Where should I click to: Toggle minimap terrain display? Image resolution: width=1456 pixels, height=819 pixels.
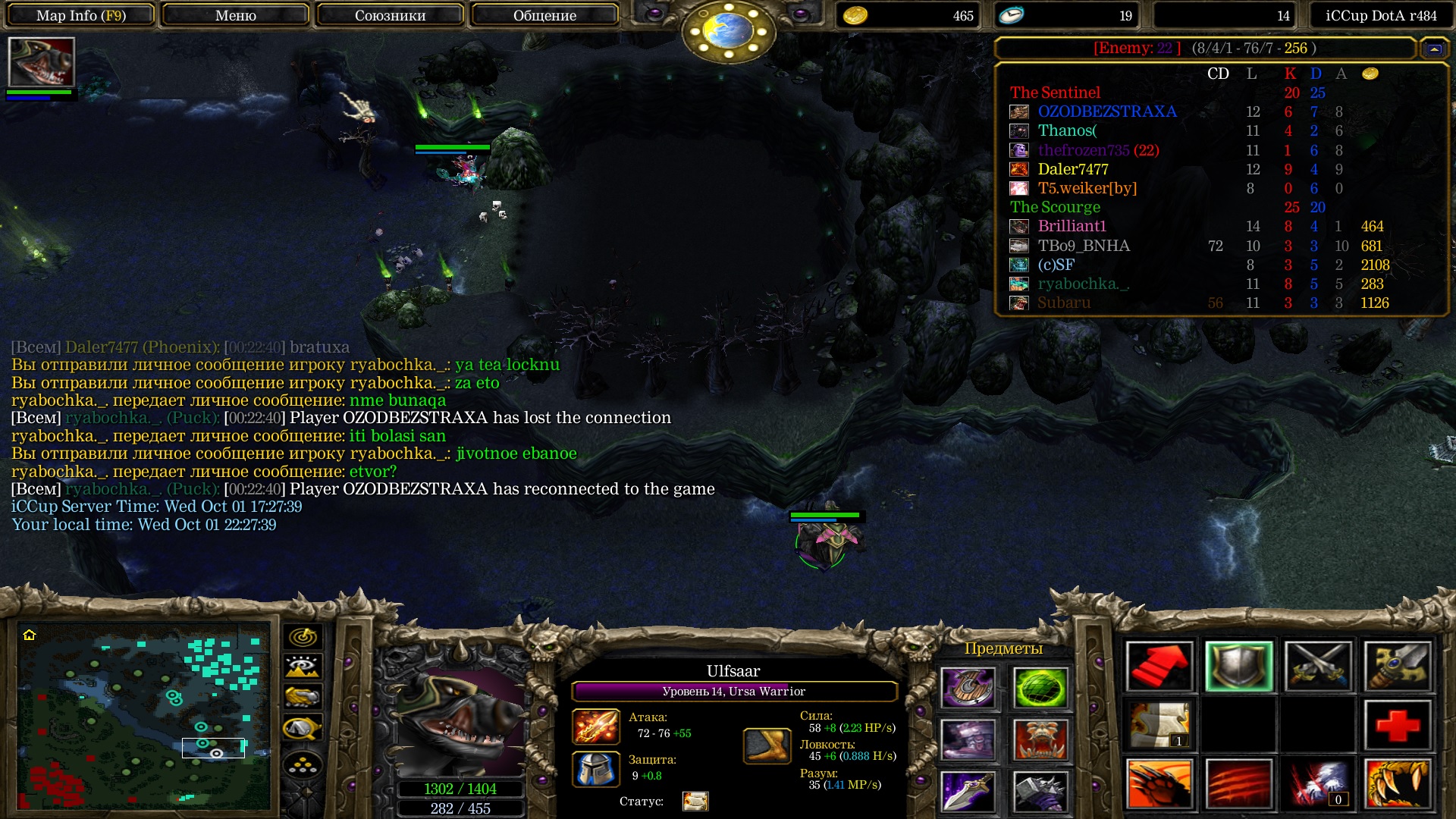pyautogui.click(x=303, y=667)
